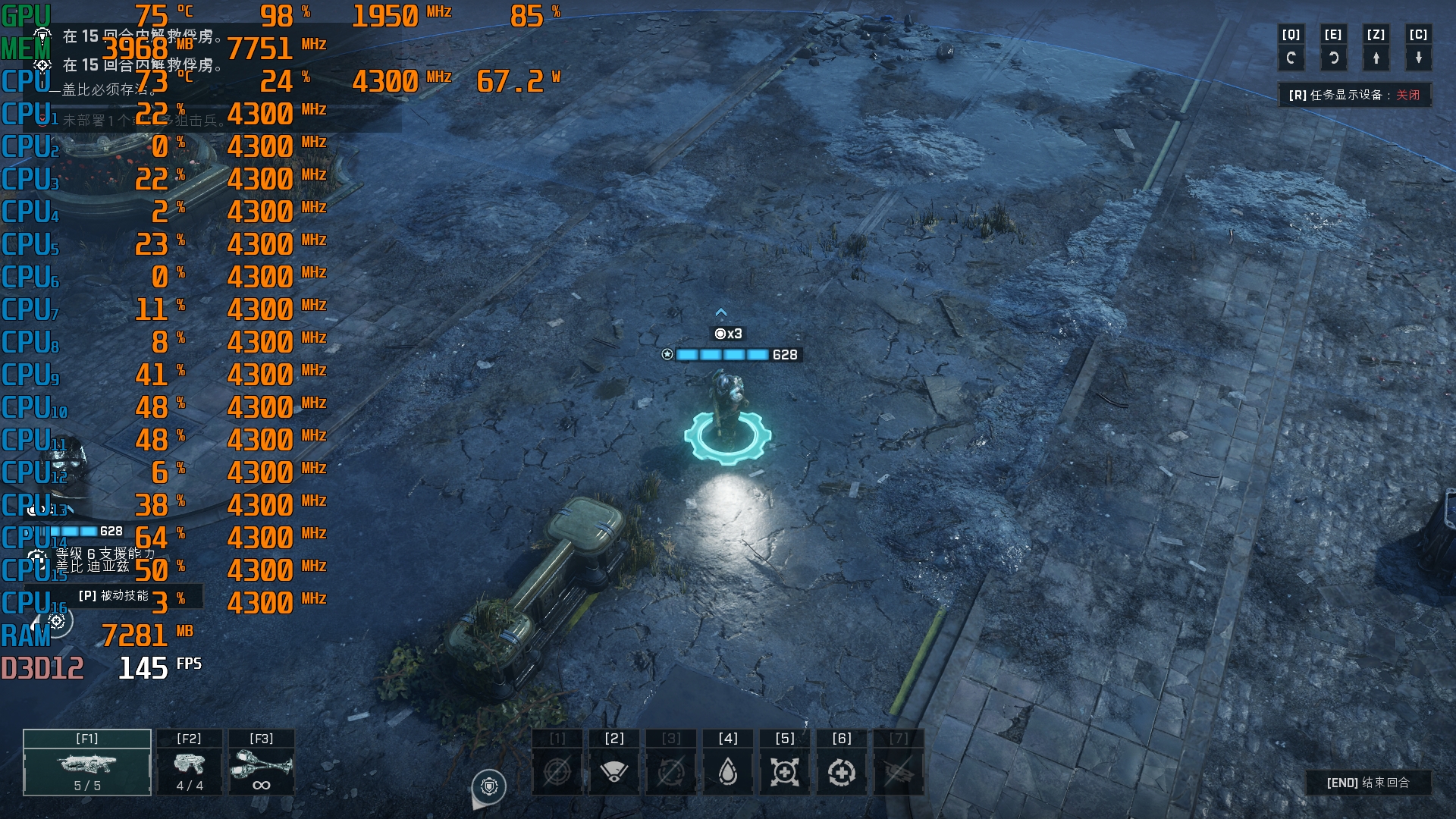End the turn with 结束回合 button

click(1368, 783)
